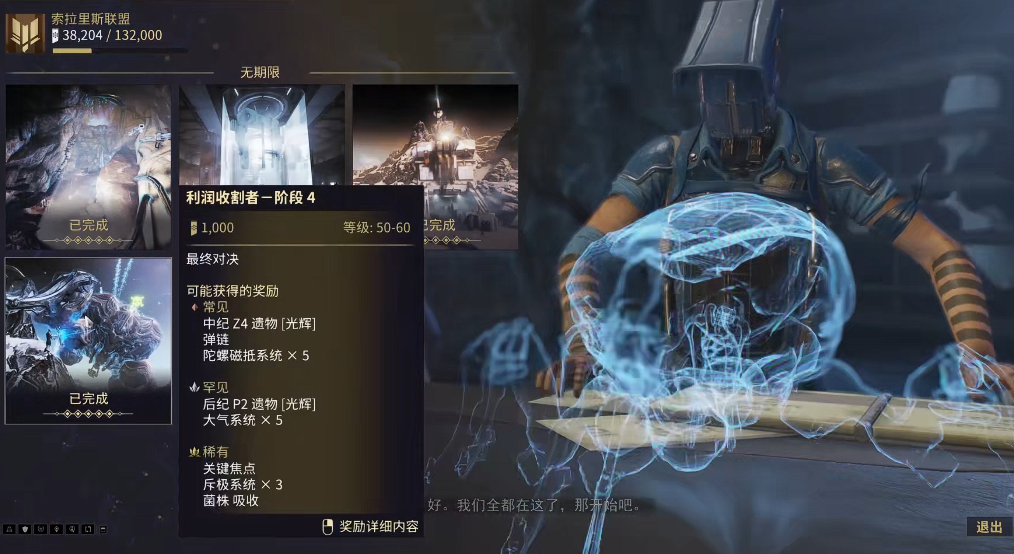Choose the cave scene bounty thumbnail

tap(88, 166)
